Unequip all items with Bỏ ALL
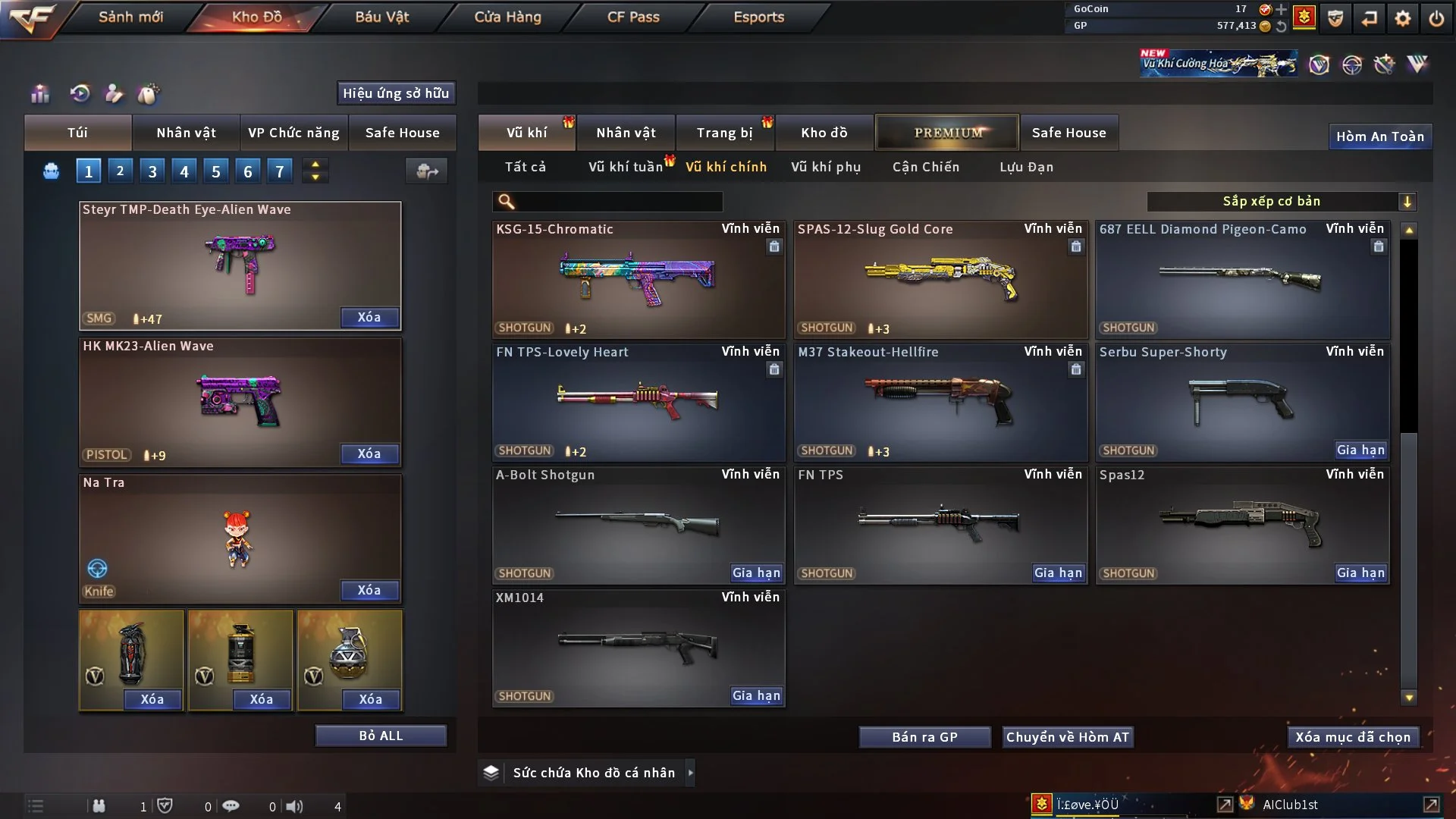Screen dimensions: 1456x819 click(381, 736)
